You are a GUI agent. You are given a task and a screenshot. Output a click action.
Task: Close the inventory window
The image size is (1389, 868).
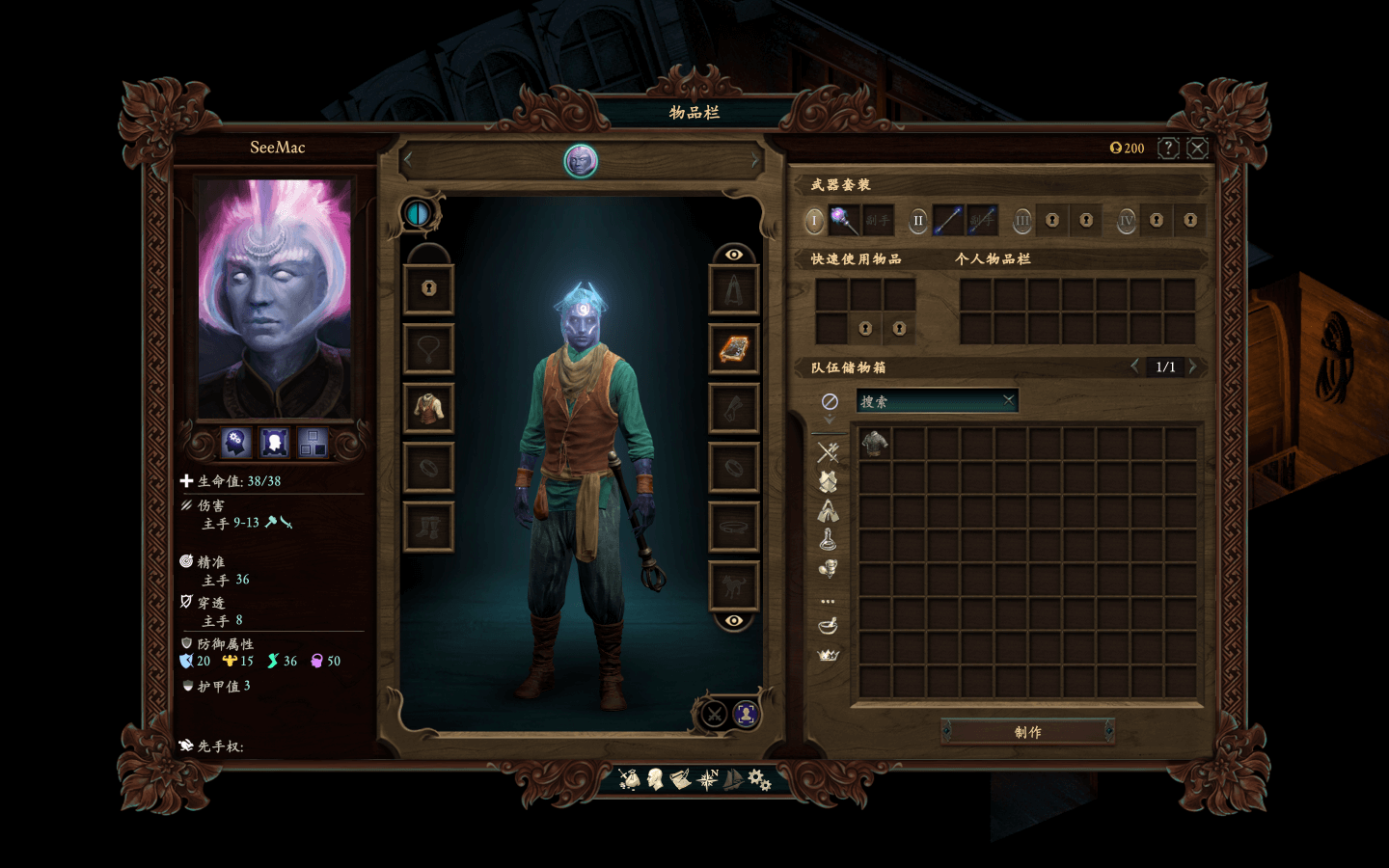[x=1197, y=148]
